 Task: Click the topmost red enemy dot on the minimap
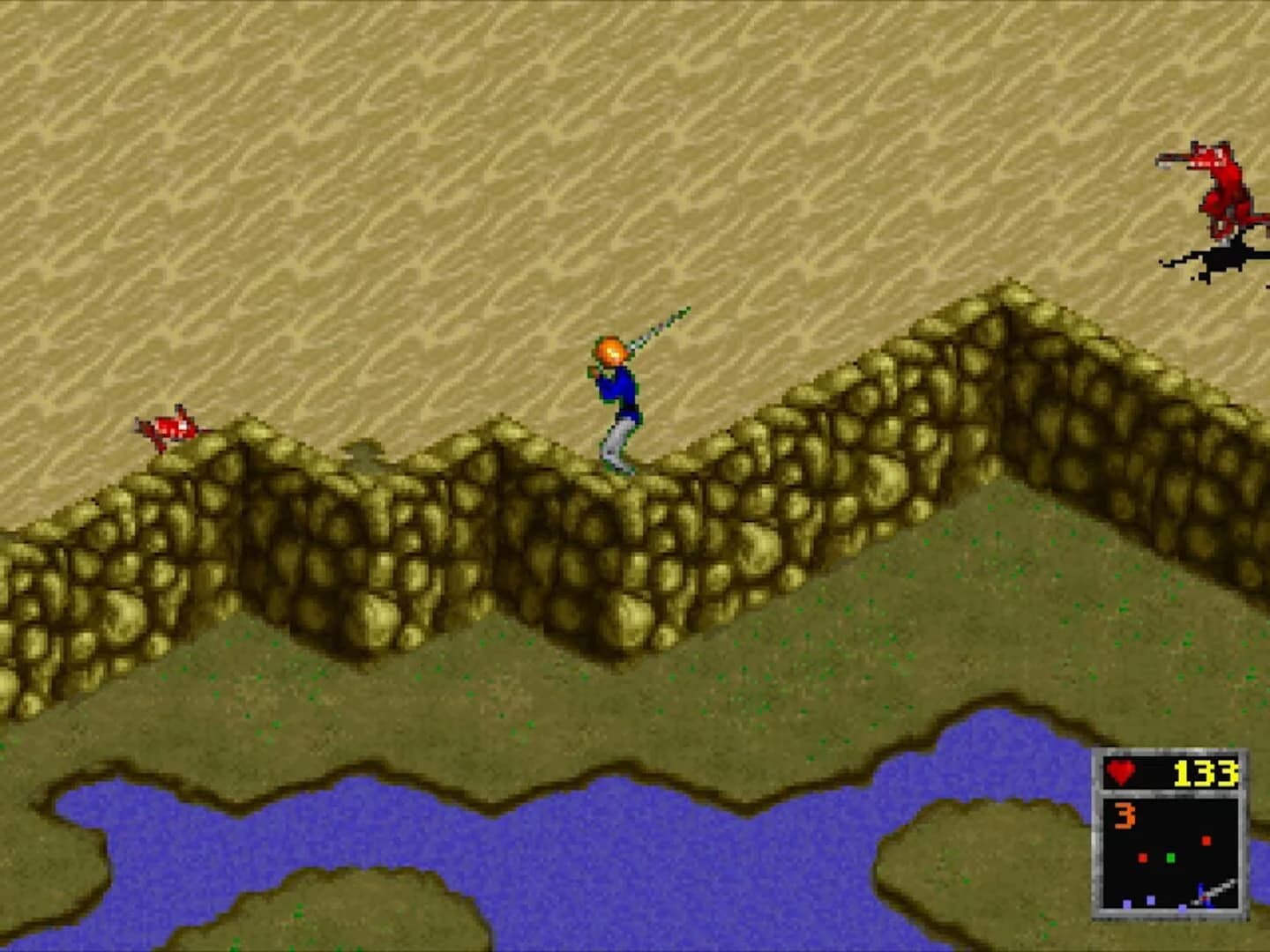click(1206, 841)
